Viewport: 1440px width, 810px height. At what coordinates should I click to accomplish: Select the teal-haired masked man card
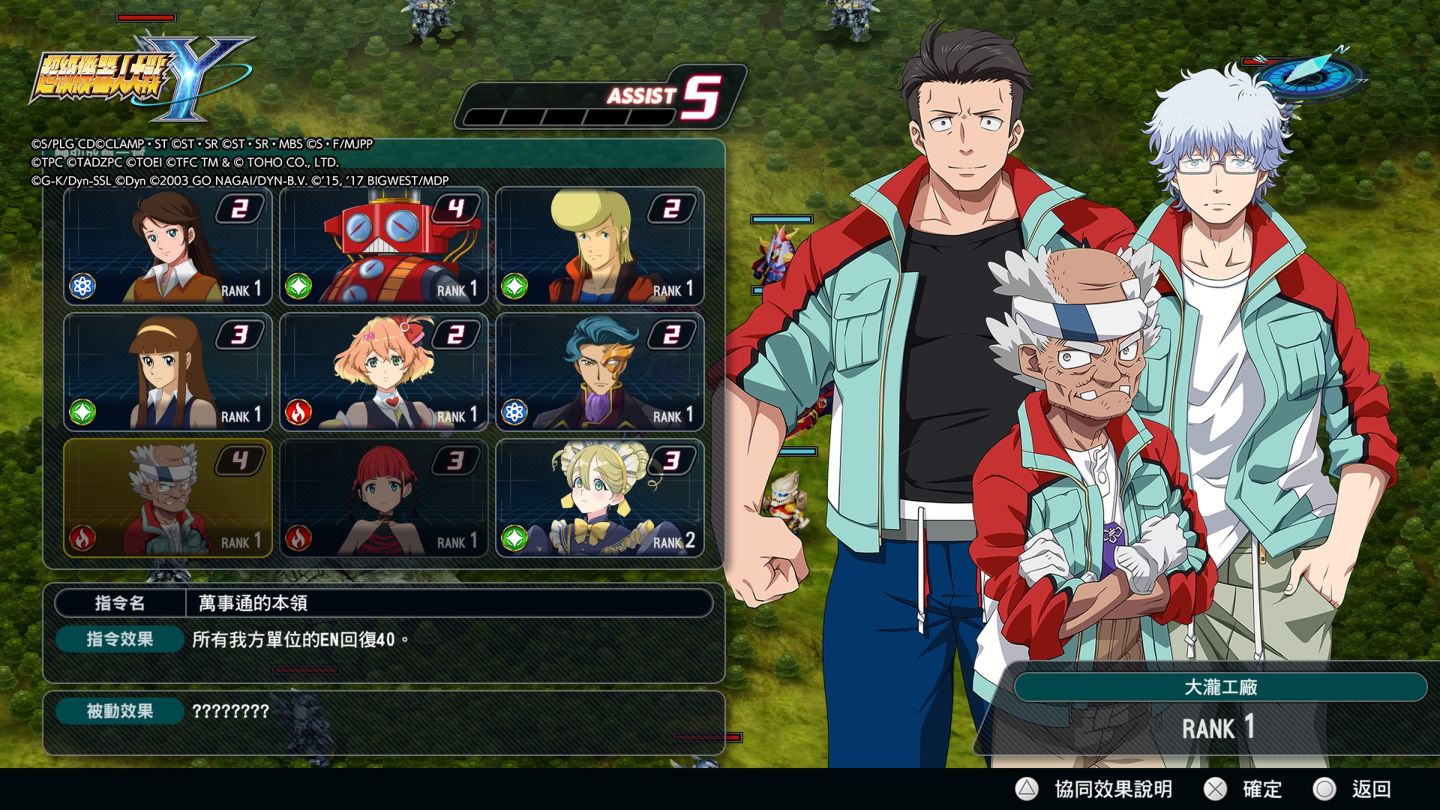600,372
